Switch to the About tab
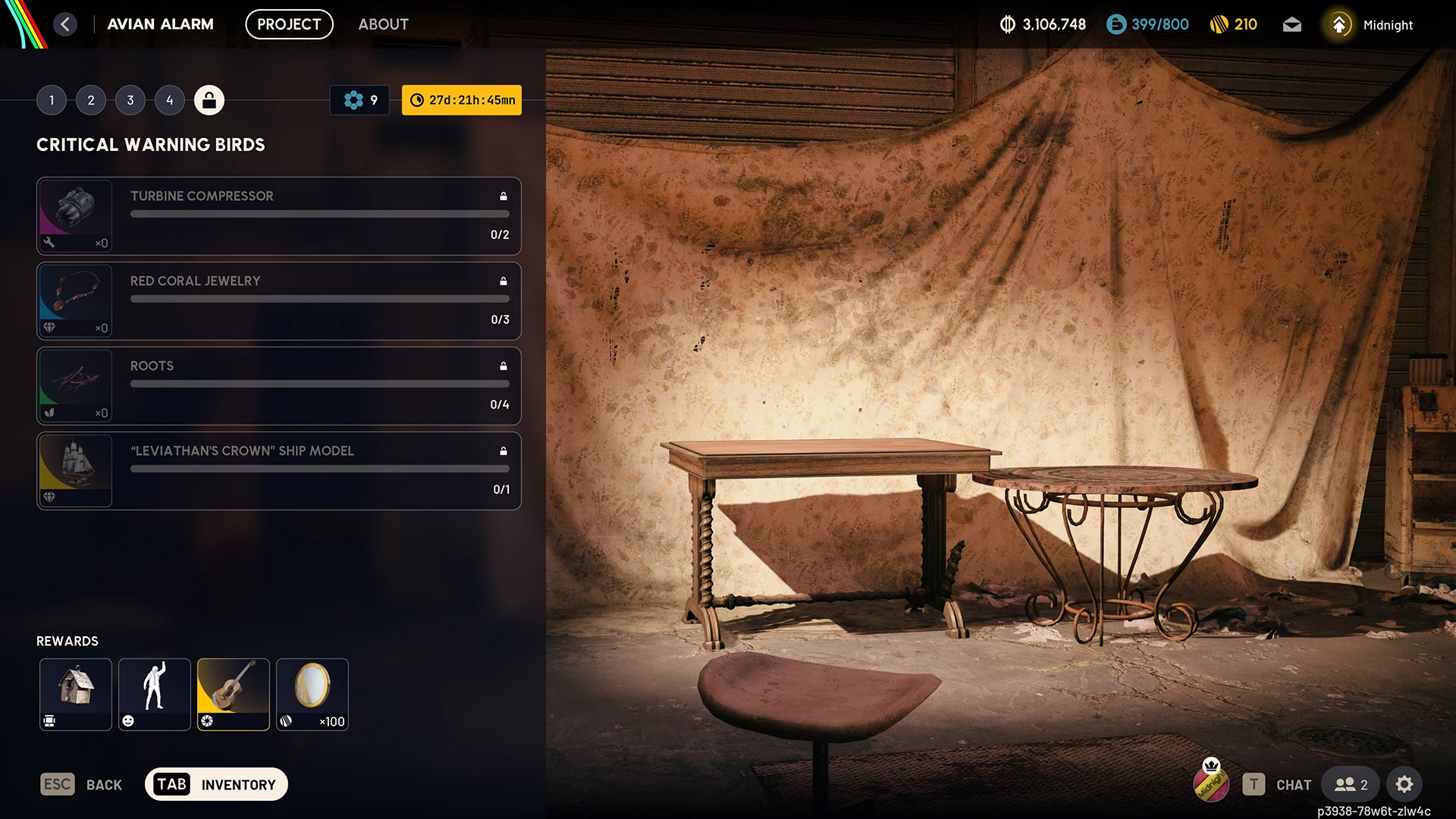The image size is (1456, 819). [x=383, y=24]
